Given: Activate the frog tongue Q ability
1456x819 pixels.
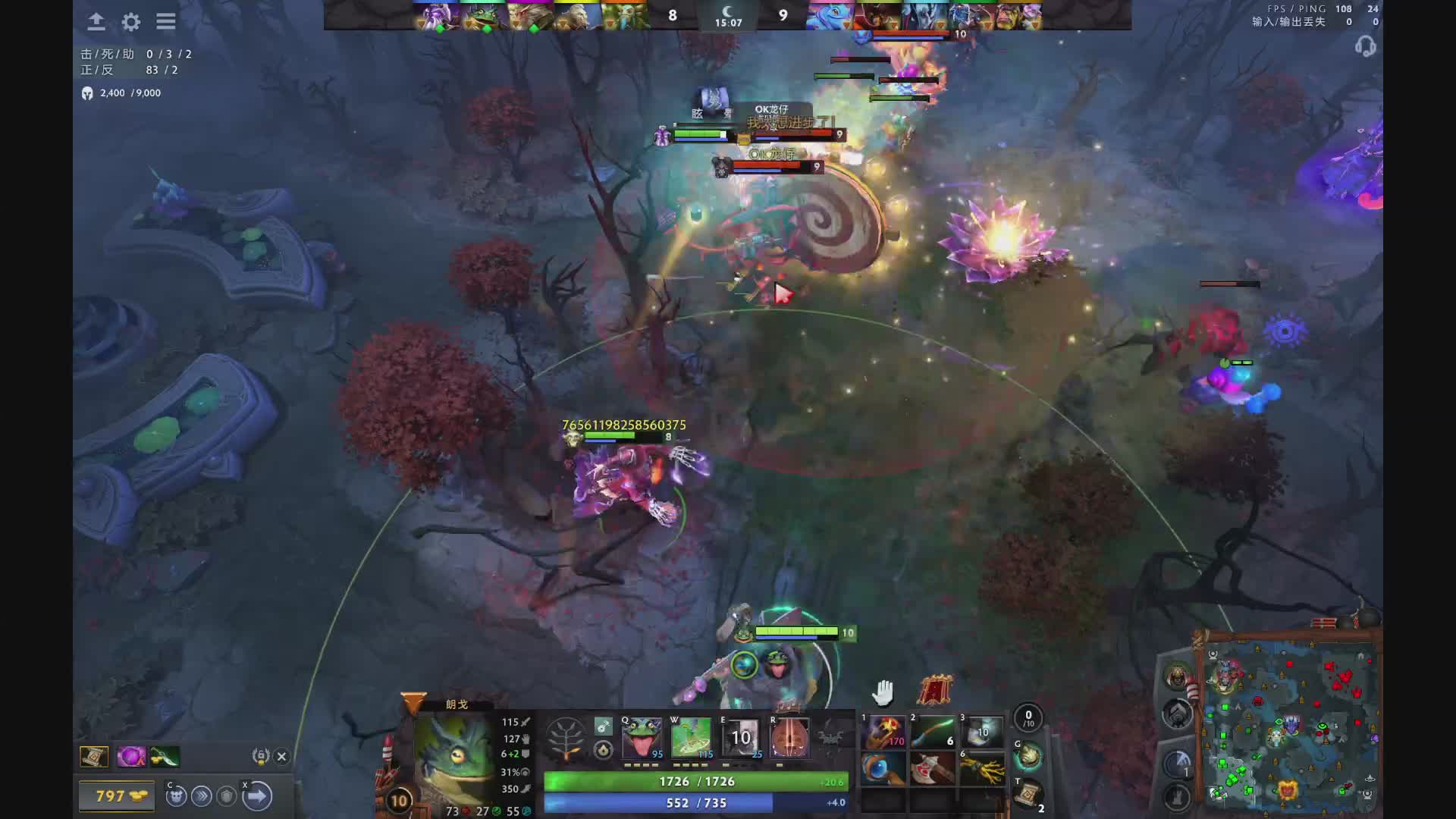Looking at the screenshot, I should [642, 737].
